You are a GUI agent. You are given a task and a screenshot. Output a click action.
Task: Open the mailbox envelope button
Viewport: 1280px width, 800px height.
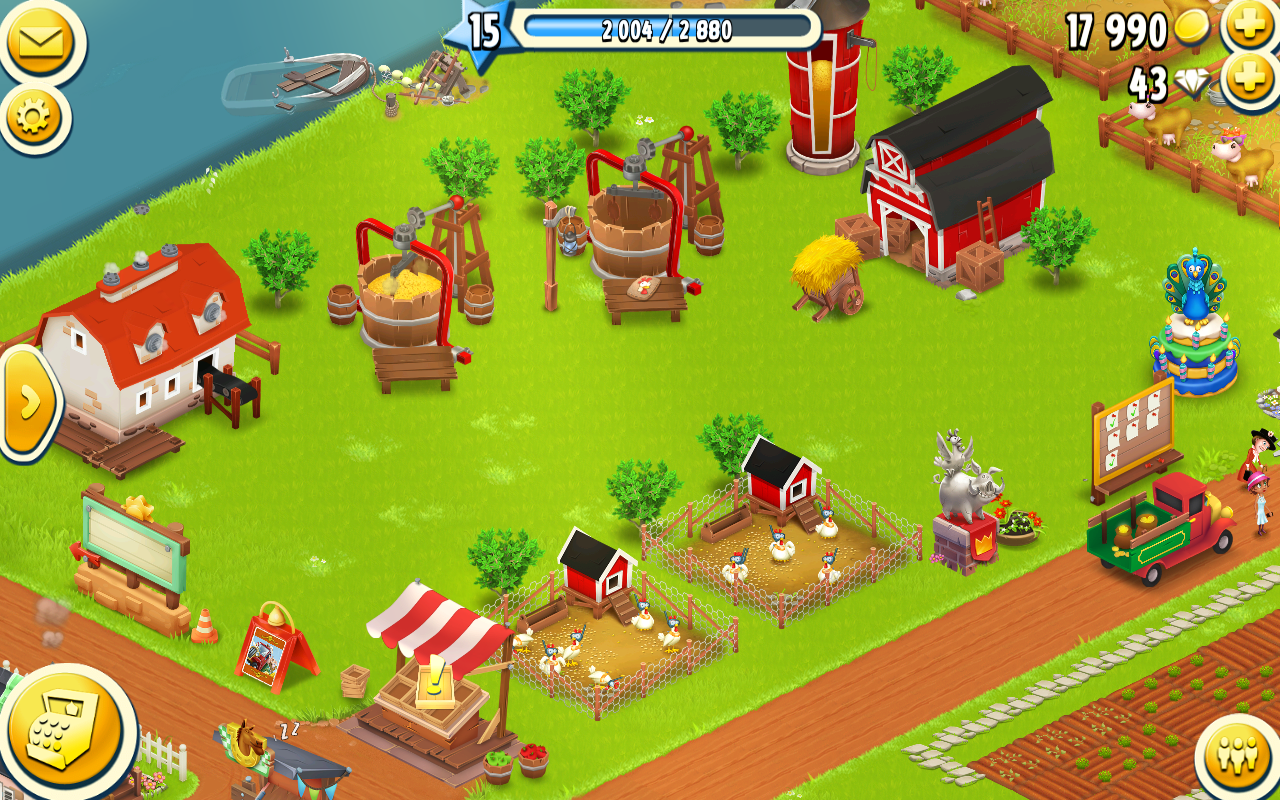coord(38,41)
